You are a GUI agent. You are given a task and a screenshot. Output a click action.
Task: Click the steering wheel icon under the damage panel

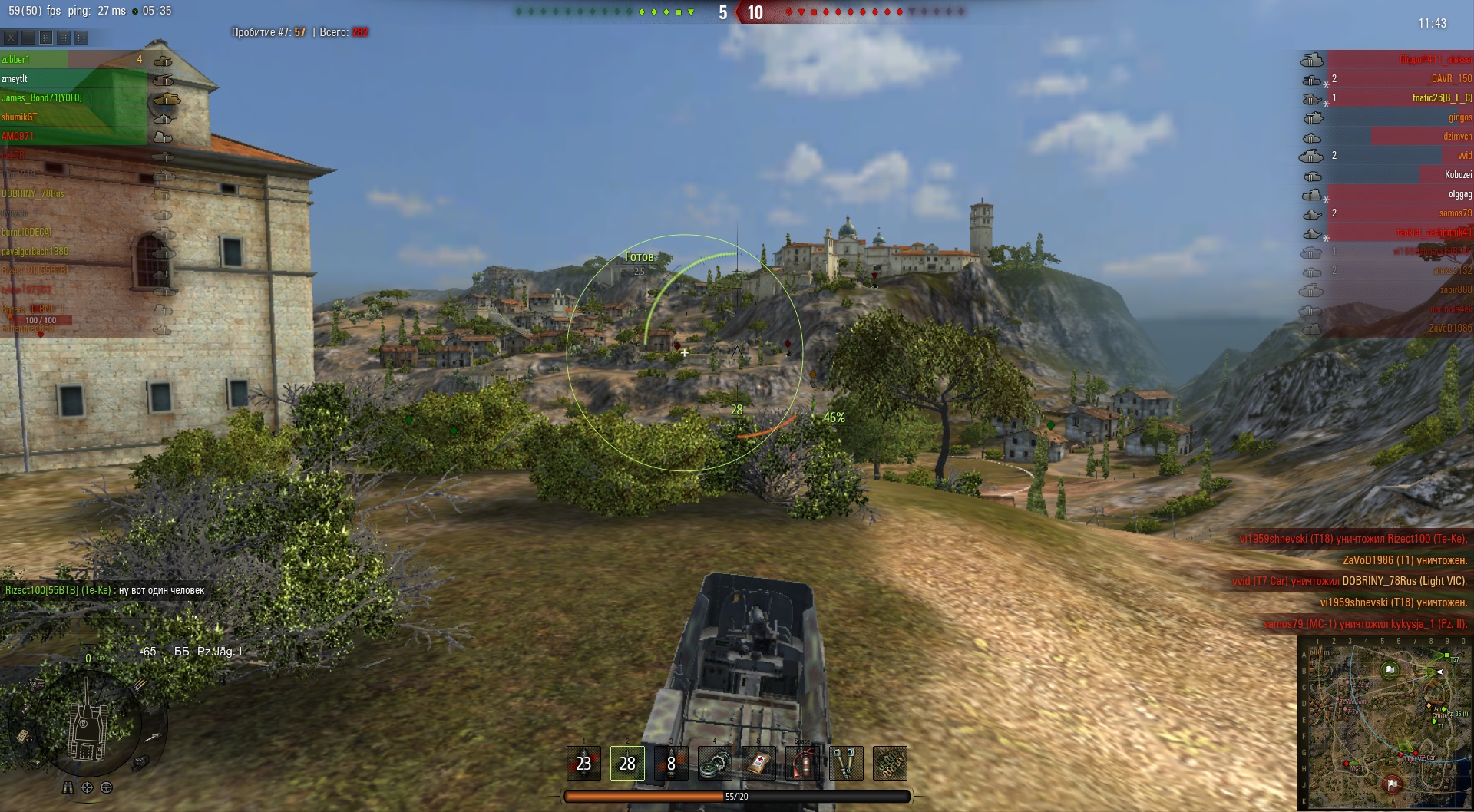[x=107, y=787]
